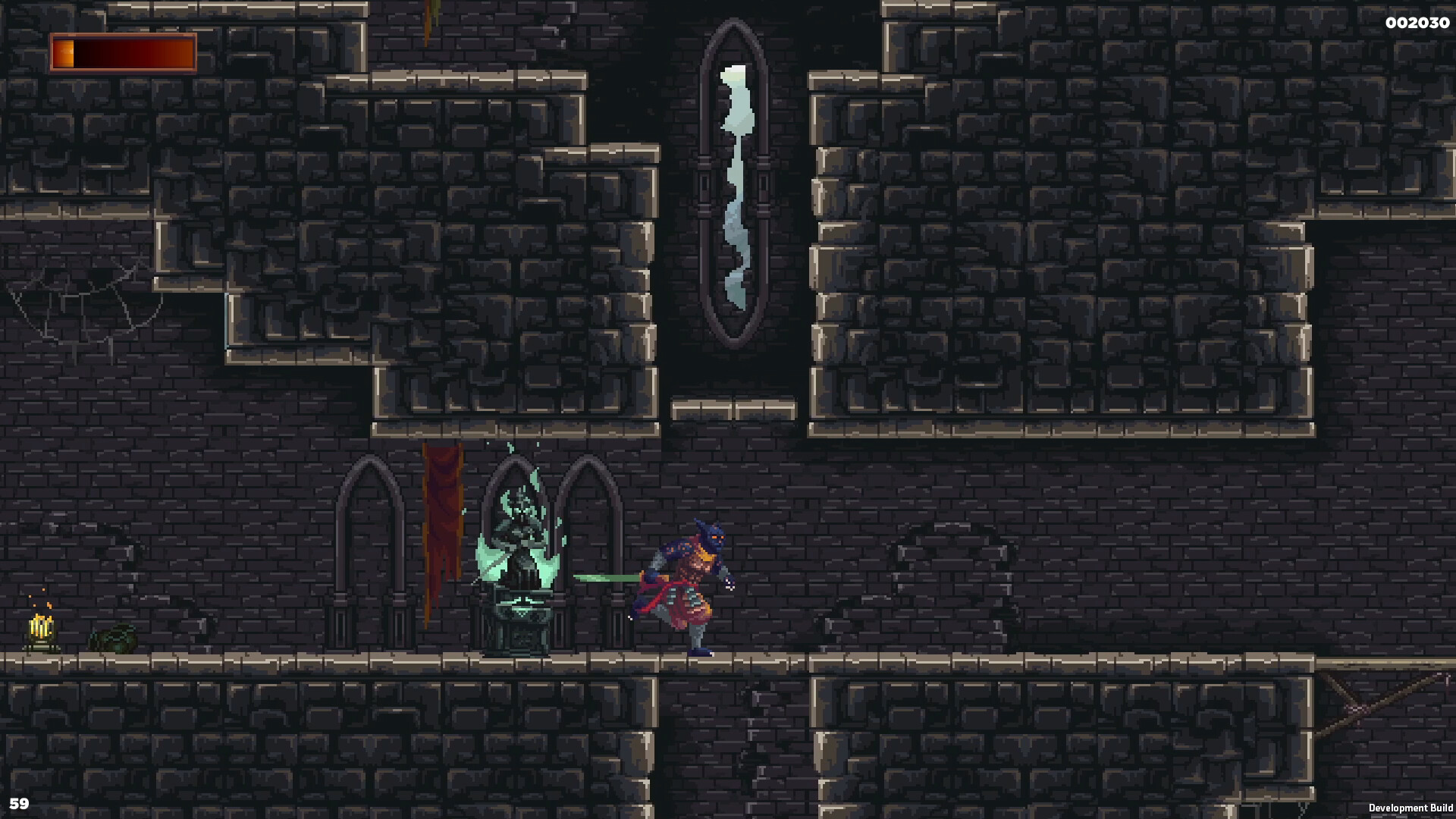Click the number 59 at bottom-left
Screen dimensions: 1456x819
tap(21, 802)
